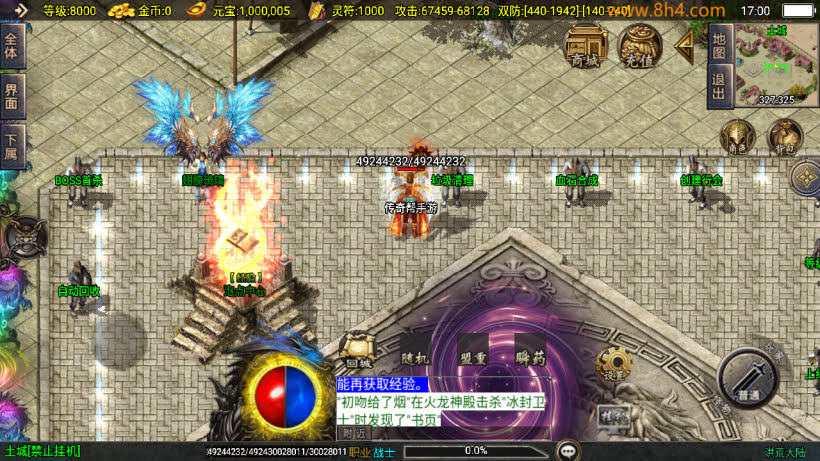This screenshot has height=461, width=820.
Task: Open the 商城 shop
Action: 586,46
